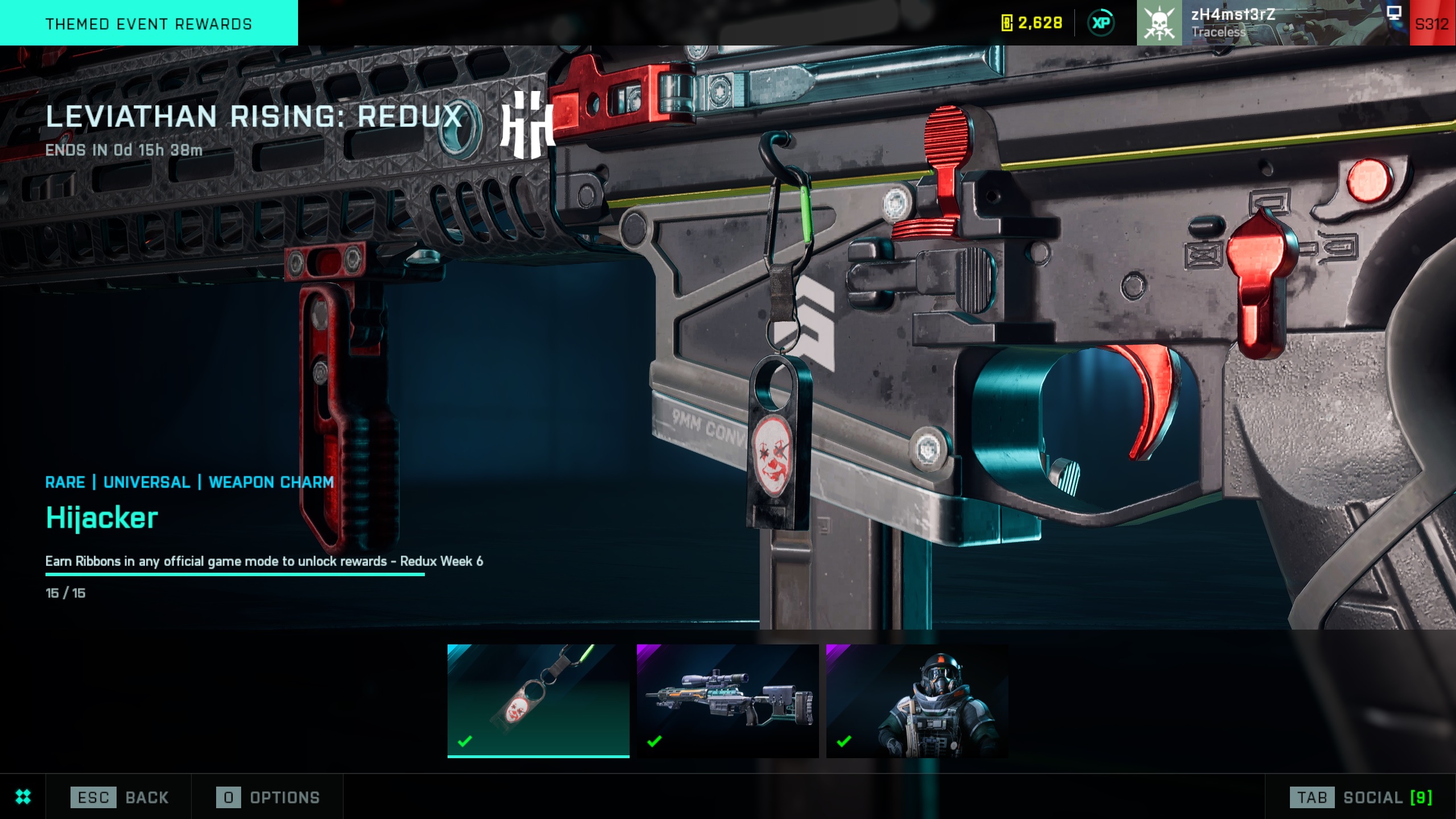
Task: Click the Themed Event Rewards header tab
Action: [x=148, y=23]
